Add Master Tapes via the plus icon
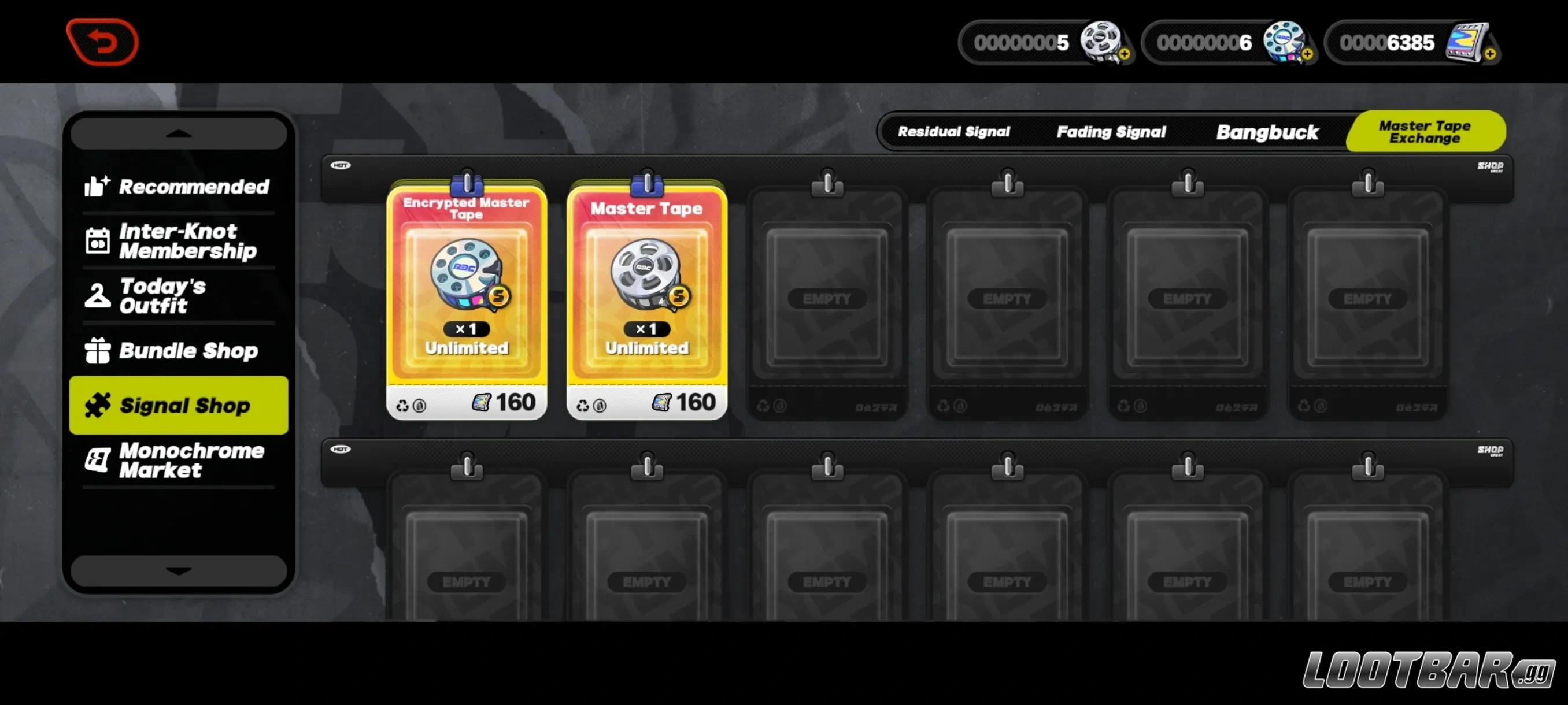 [x=1125, y=54]
